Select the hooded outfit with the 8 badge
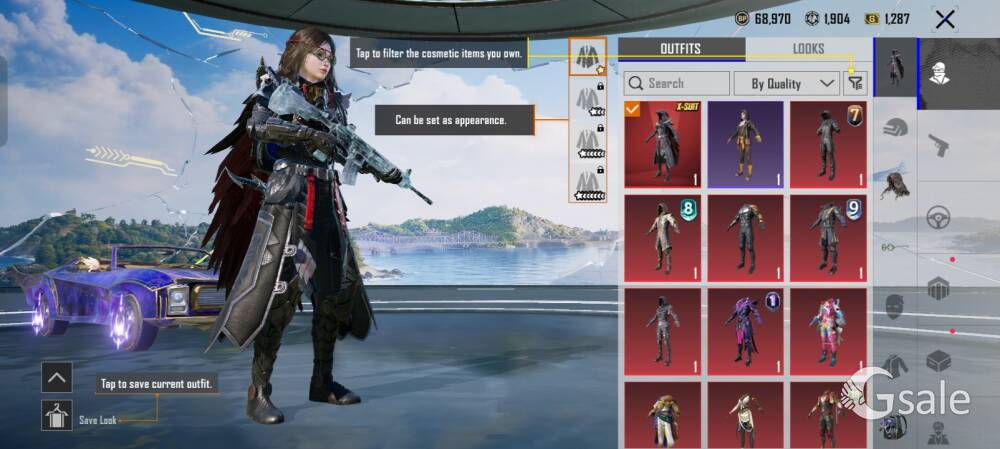 pyautogui.click(x=662, y=238)
